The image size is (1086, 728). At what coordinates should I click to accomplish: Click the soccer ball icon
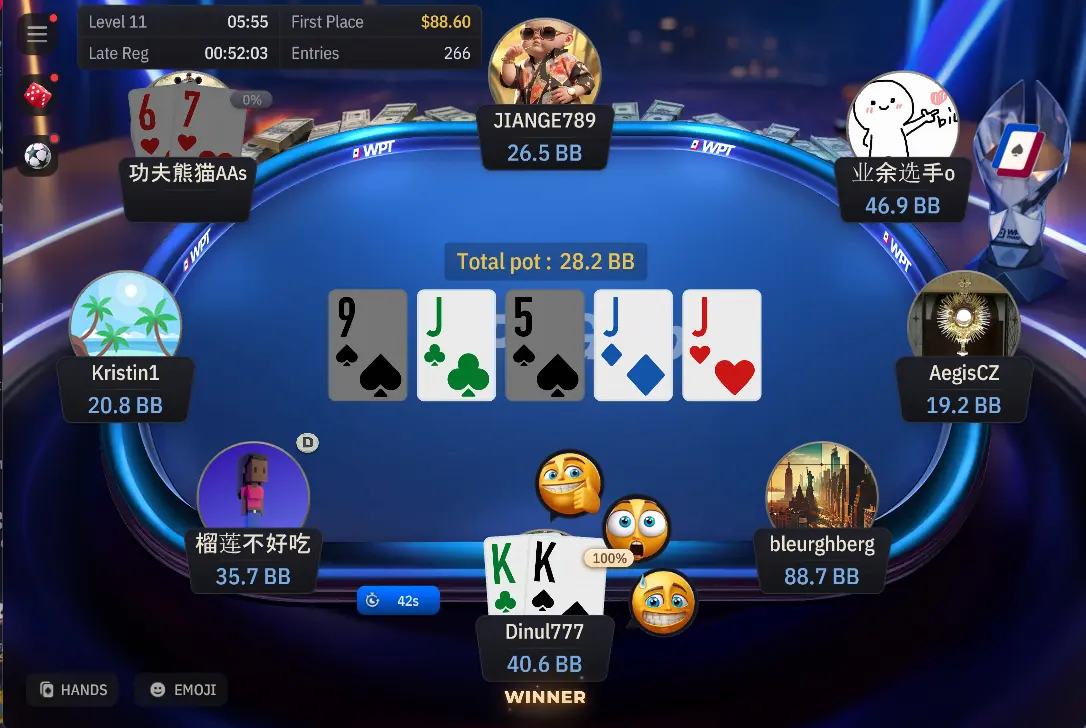point(37,156)
